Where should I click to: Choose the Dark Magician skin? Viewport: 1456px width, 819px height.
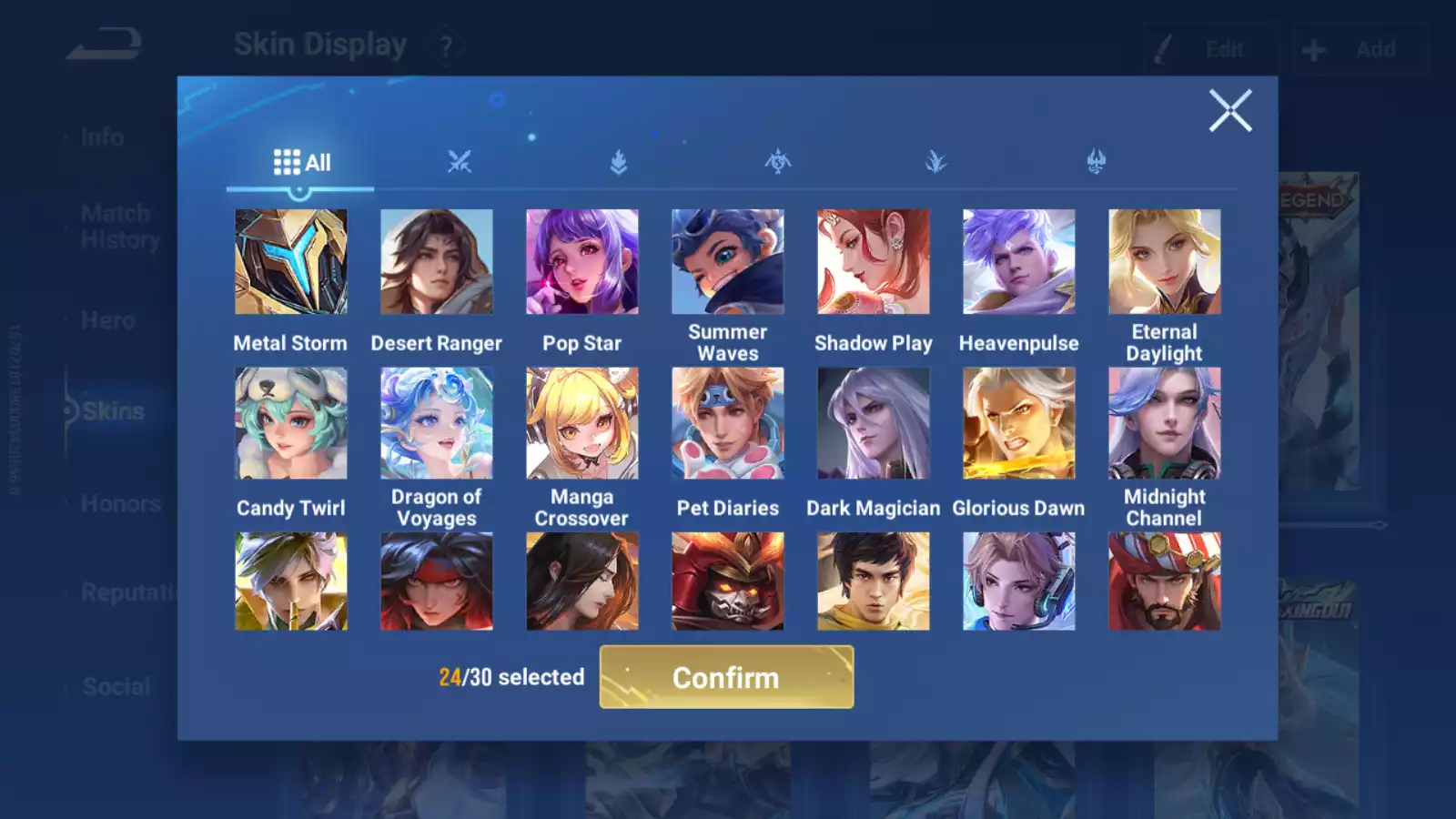pyautogui.click(x=874, y=423)
